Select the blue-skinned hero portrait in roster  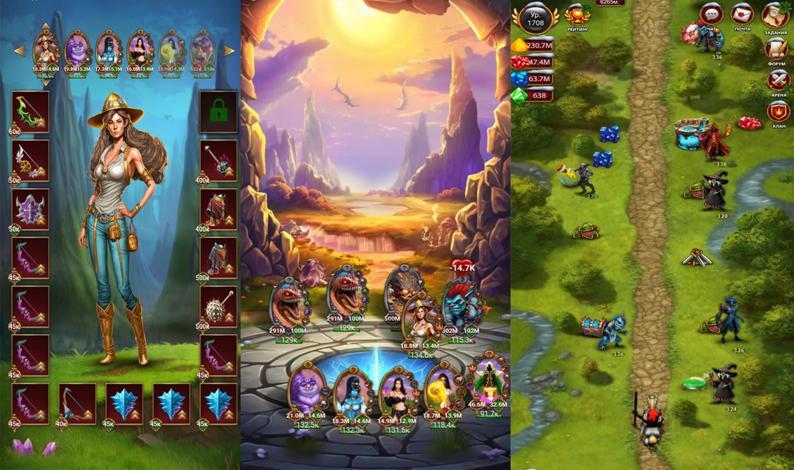pyautogui.click(x=109, y=48)
